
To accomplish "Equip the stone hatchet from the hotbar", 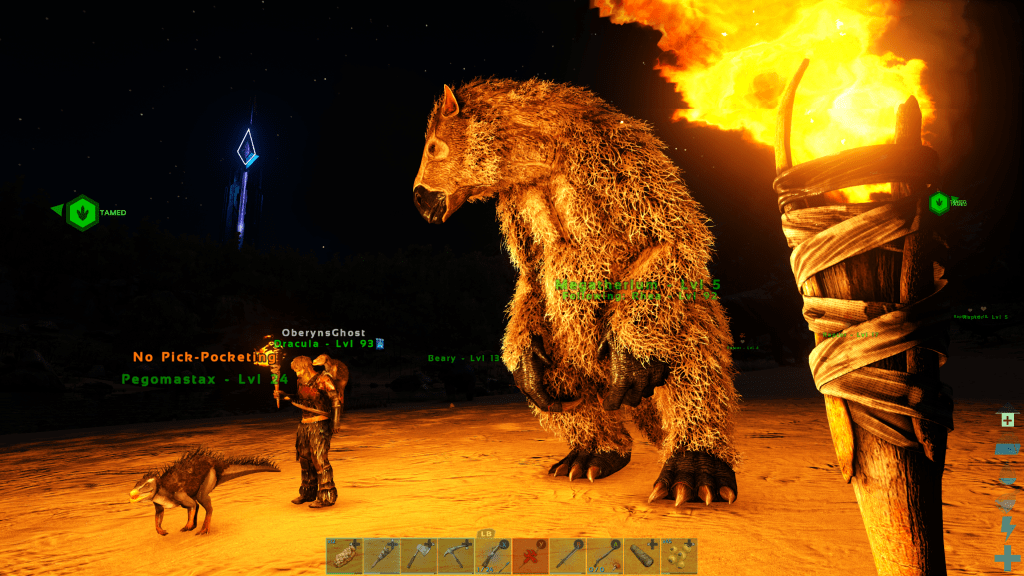I will [419, 555].
